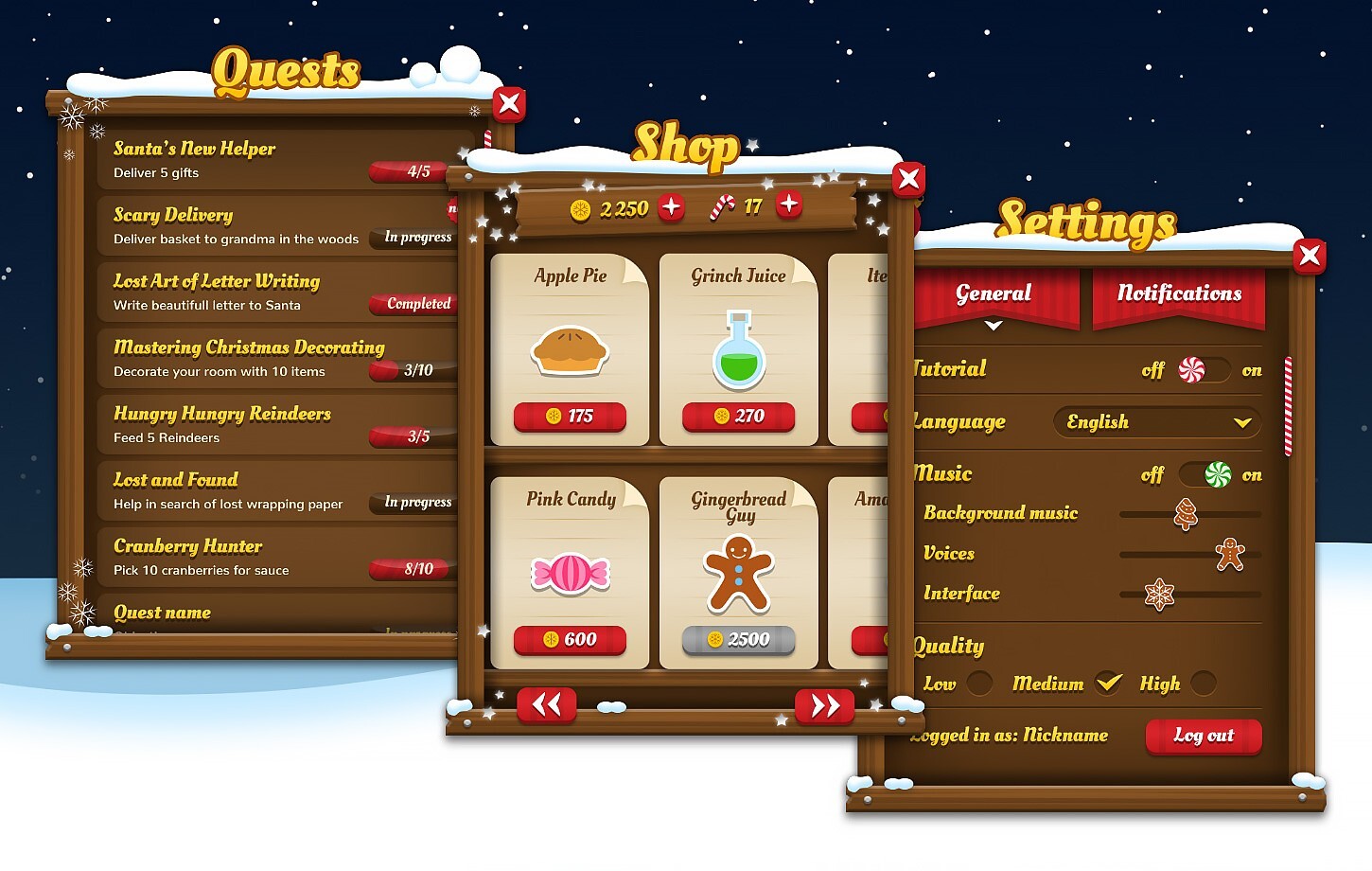
Task: Click the next page arrows in Shop
Action: click(824, 705)
